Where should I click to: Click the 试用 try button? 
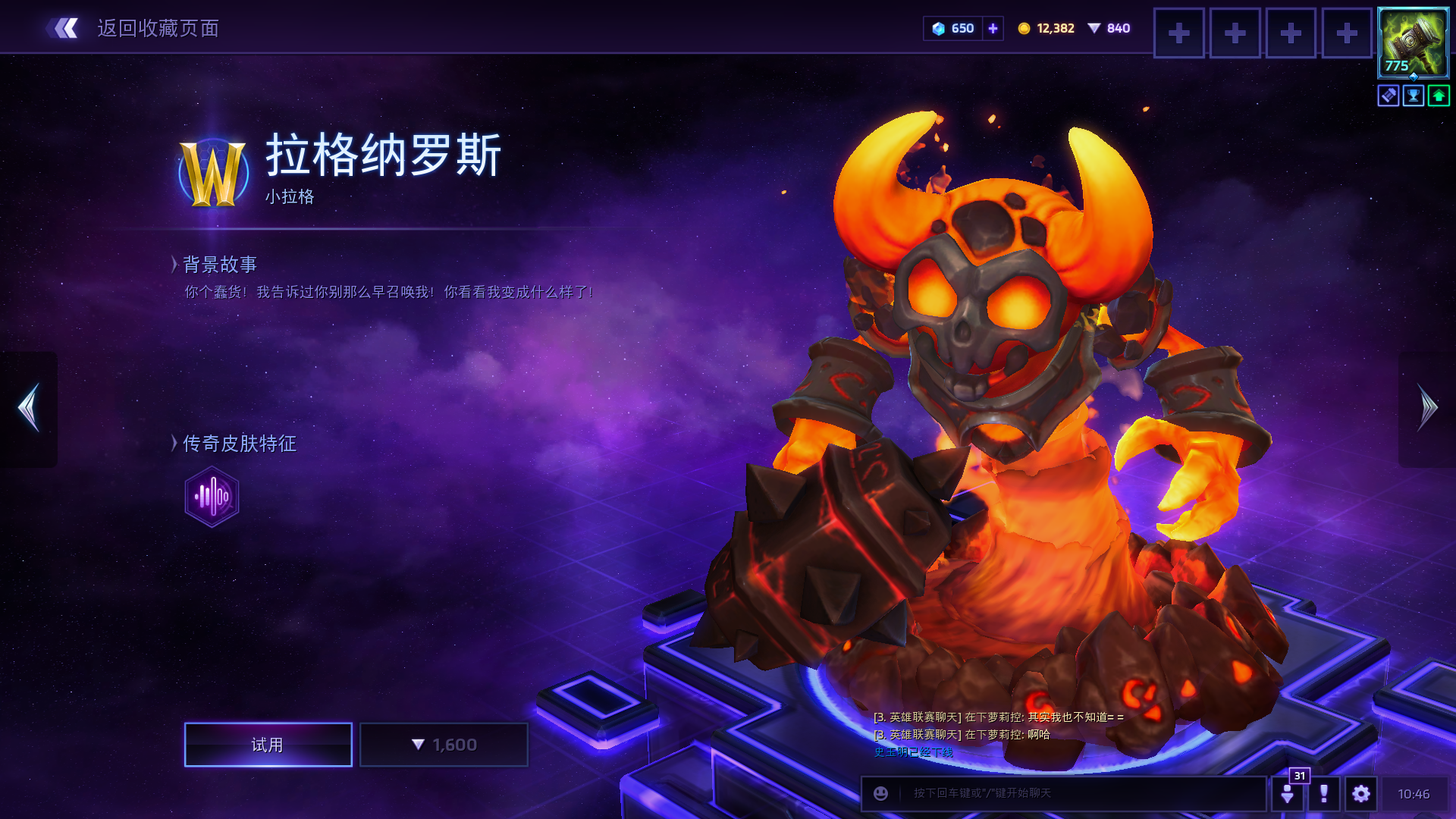pyautogui.click(x=268, y=745)
